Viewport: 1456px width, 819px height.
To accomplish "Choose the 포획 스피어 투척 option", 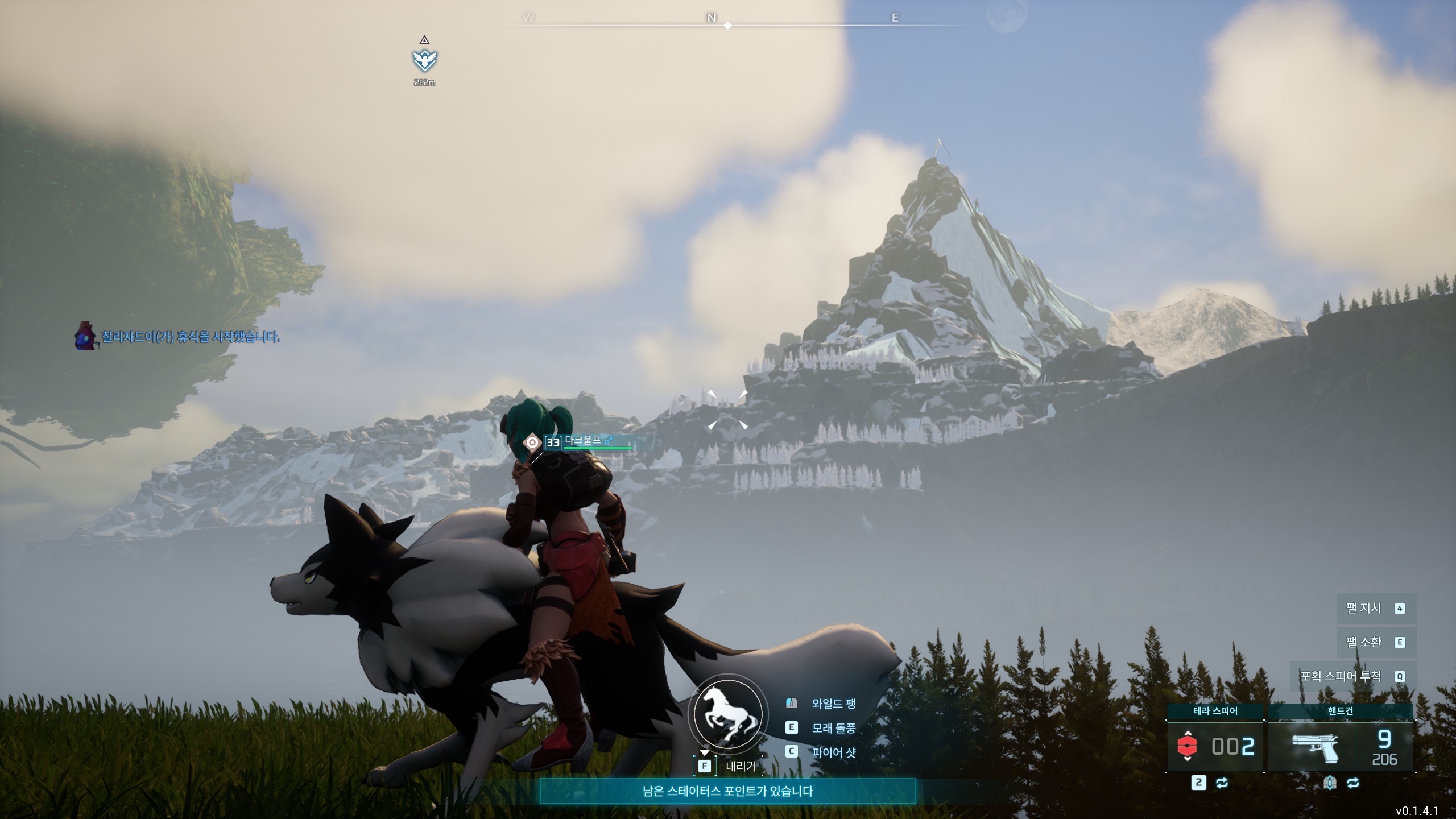I will pyautogui.click(x=1352, y=676).
